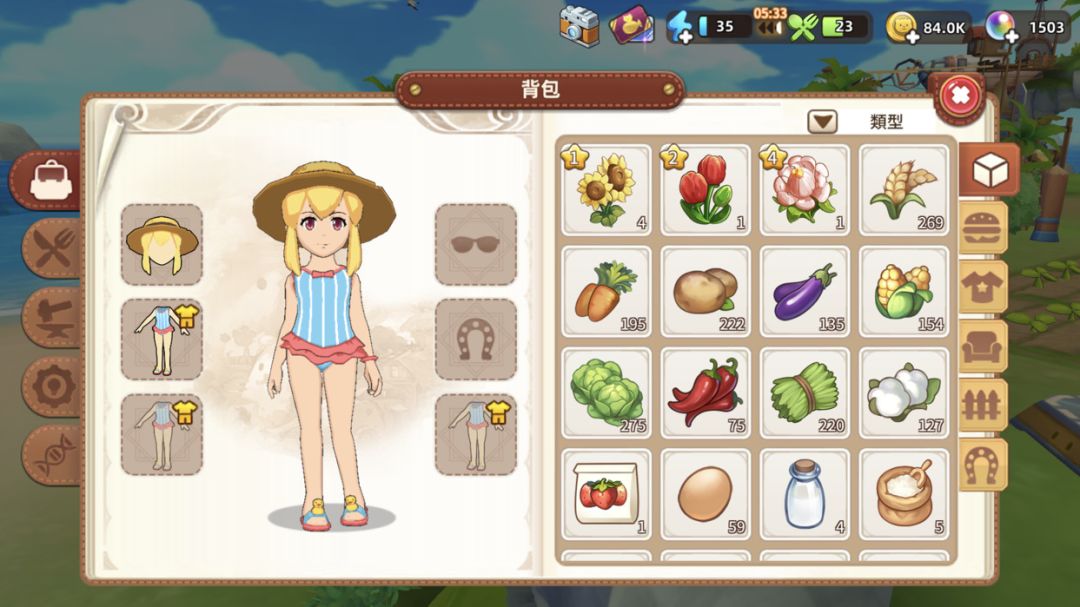The image size is (1080, 607).
Task: Select the sunflower item slot
Action: (x=606, y=190)
